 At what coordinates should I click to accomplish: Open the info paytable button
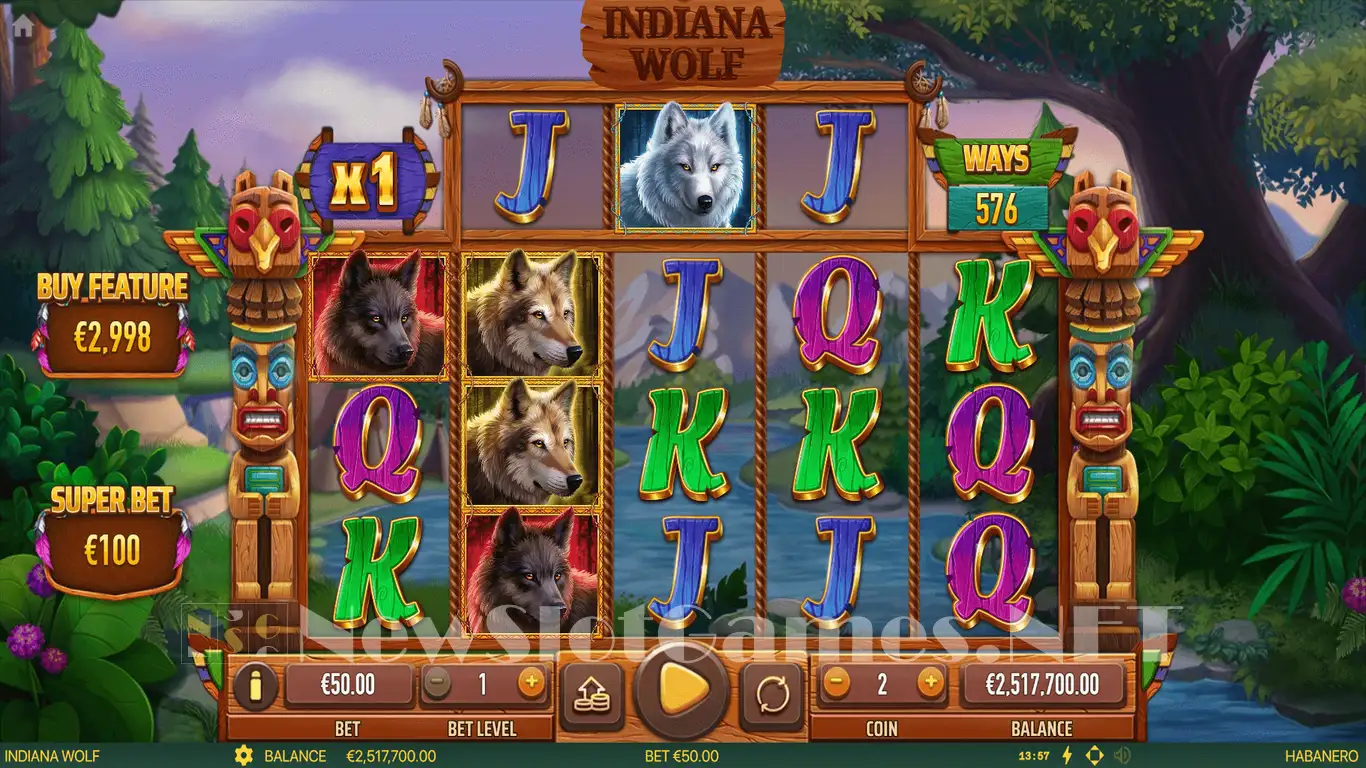point(256,685)
